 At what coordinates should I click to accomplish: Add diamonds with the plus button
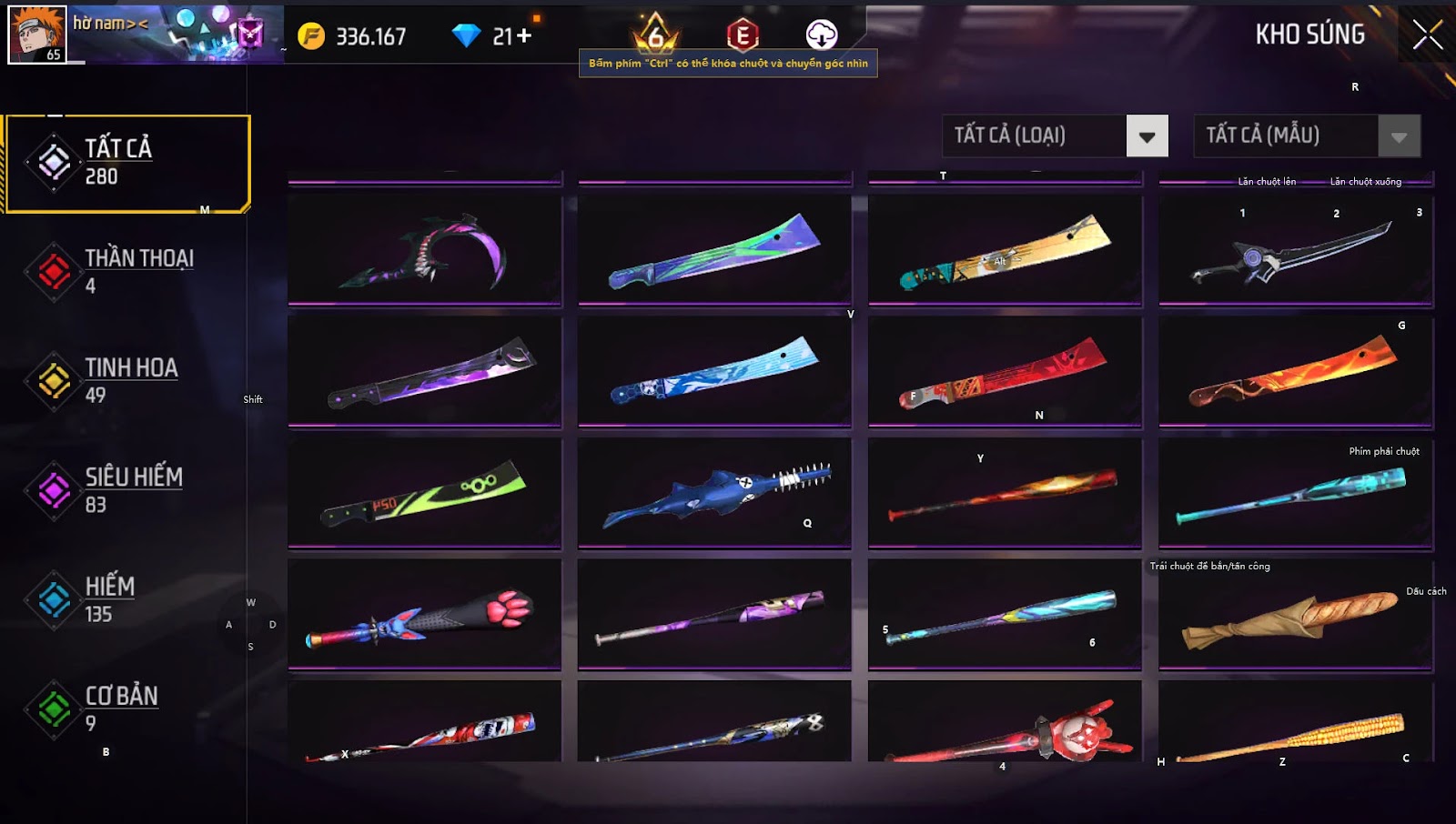tap(524, 36)
